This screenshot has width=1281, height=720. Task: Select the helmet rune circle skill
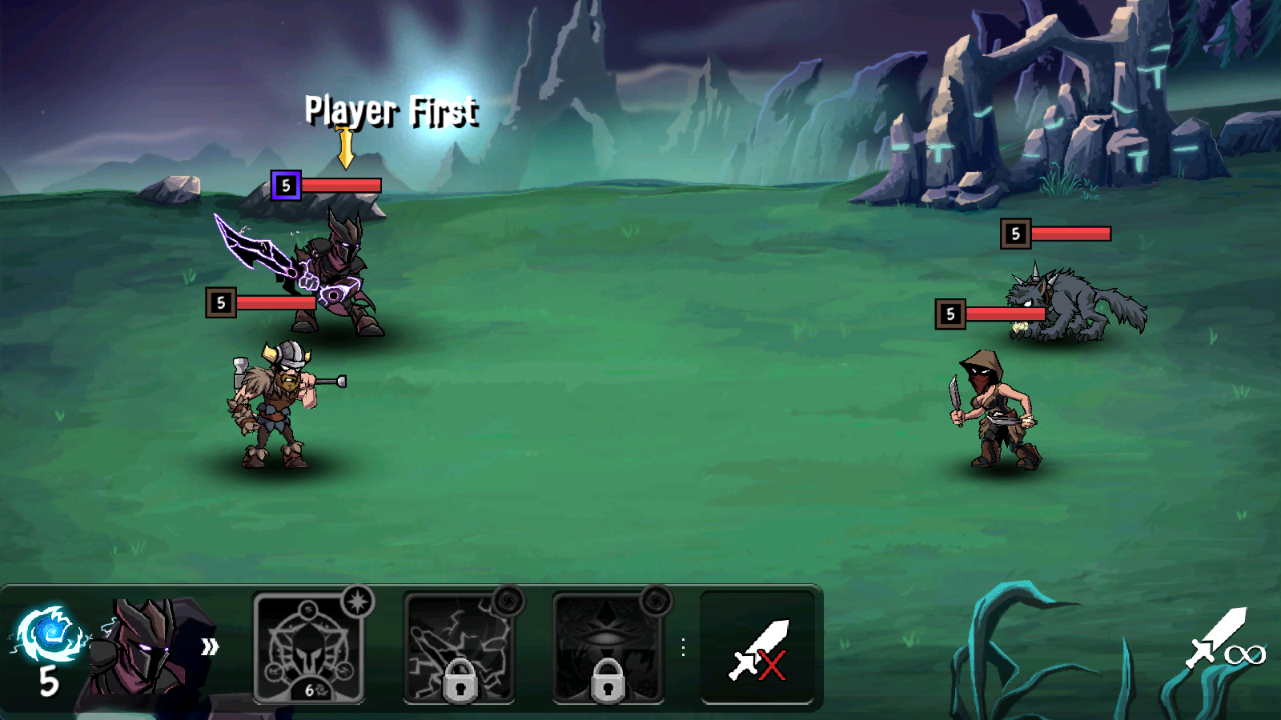point(309,647)
